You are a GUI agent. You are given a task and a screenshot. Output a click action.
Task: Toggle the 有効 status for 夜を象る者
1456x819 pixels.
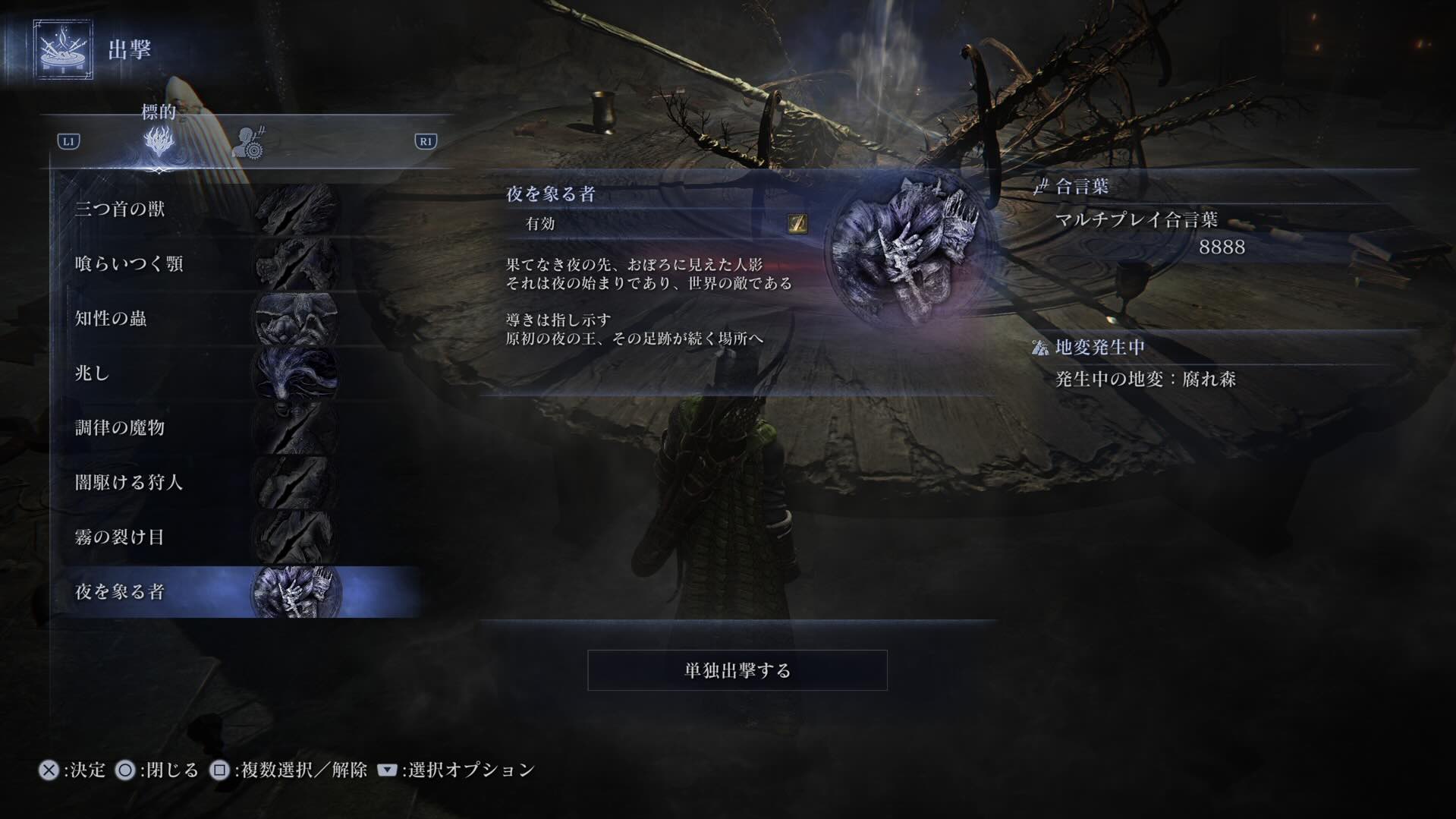click(542, 224)
